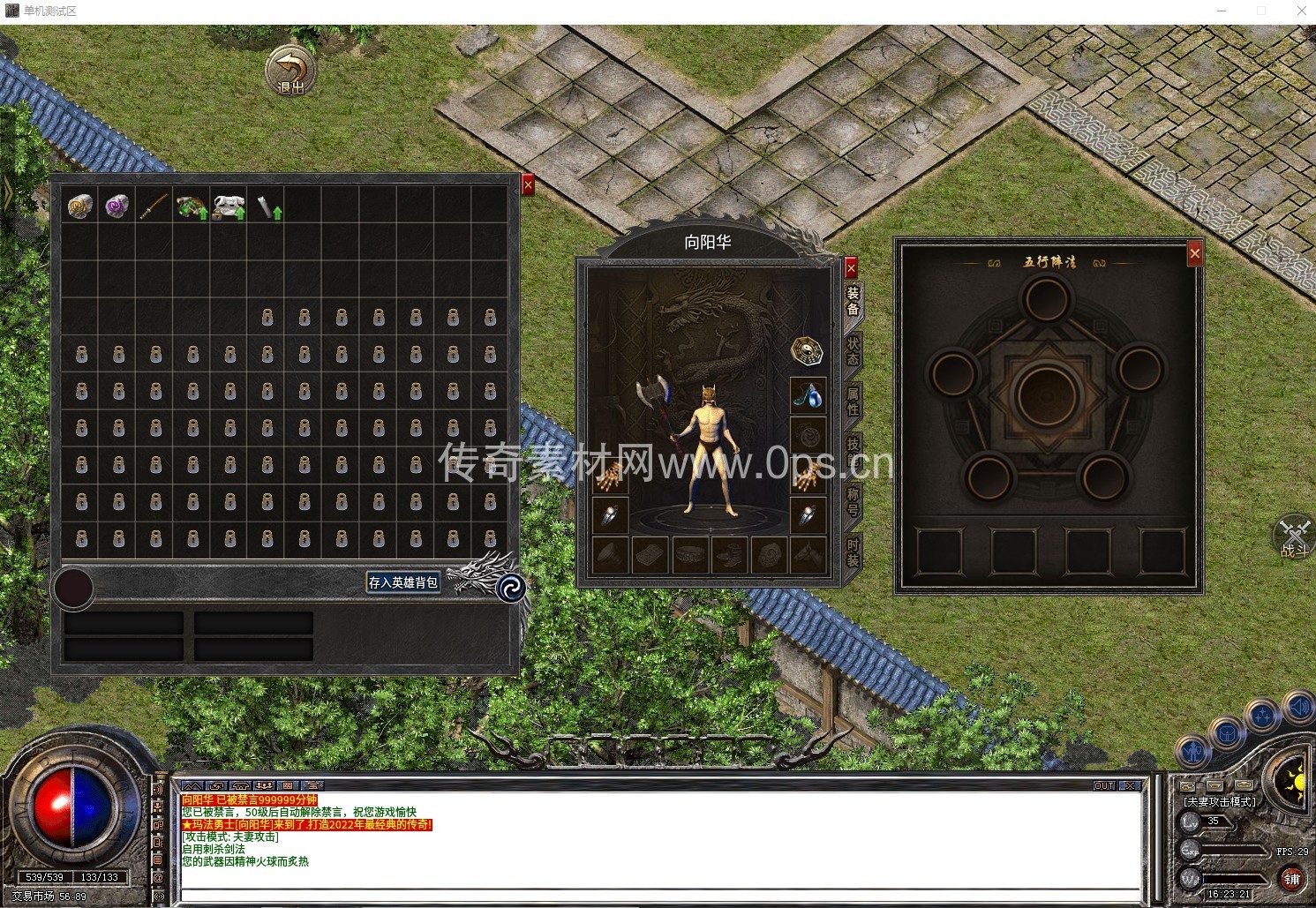
Task: Select the purple swirl stone in the bag
Action: point(117,206)
